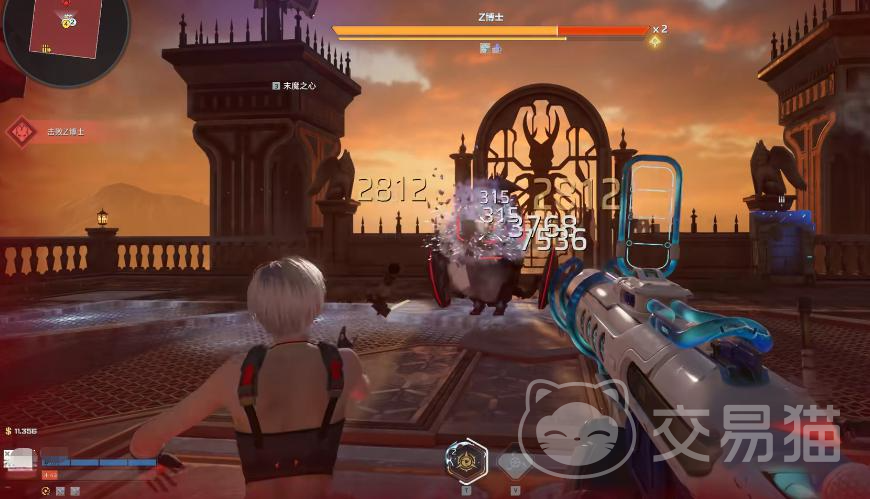870x499 pixels.
Task: Activate the golden hexagon skill icon
Action: pyautogui.click(x=466, y=461)
